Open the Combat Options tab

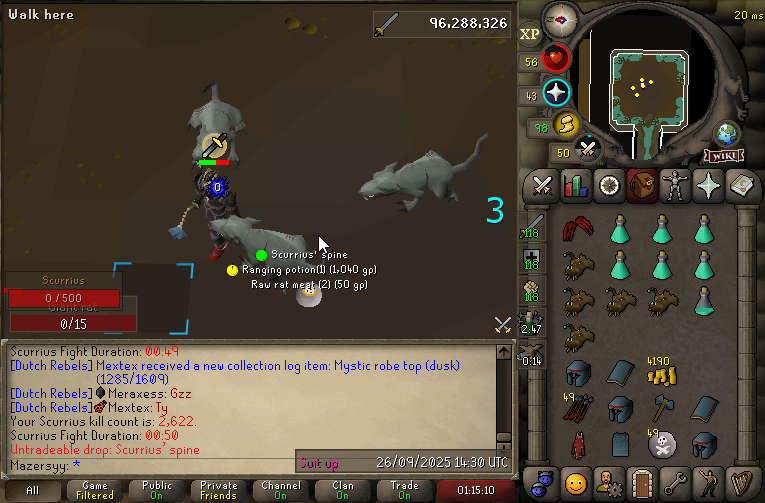point(542,185)
